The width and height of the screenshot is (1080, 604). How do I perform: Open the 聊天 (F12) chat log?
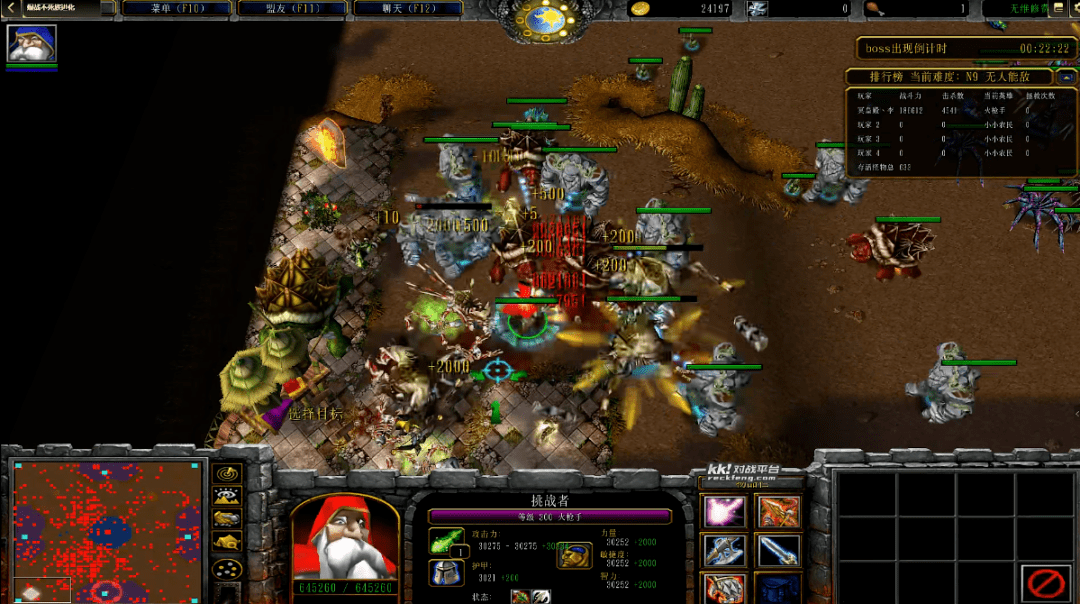(408, 9)
